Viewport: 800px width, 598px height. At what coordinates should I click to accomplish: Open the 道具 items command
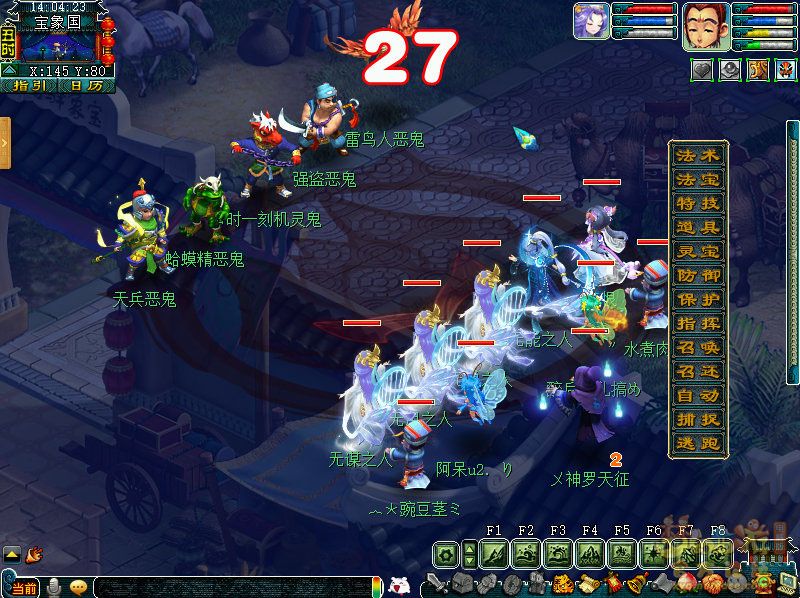click(x=698, y=228)
